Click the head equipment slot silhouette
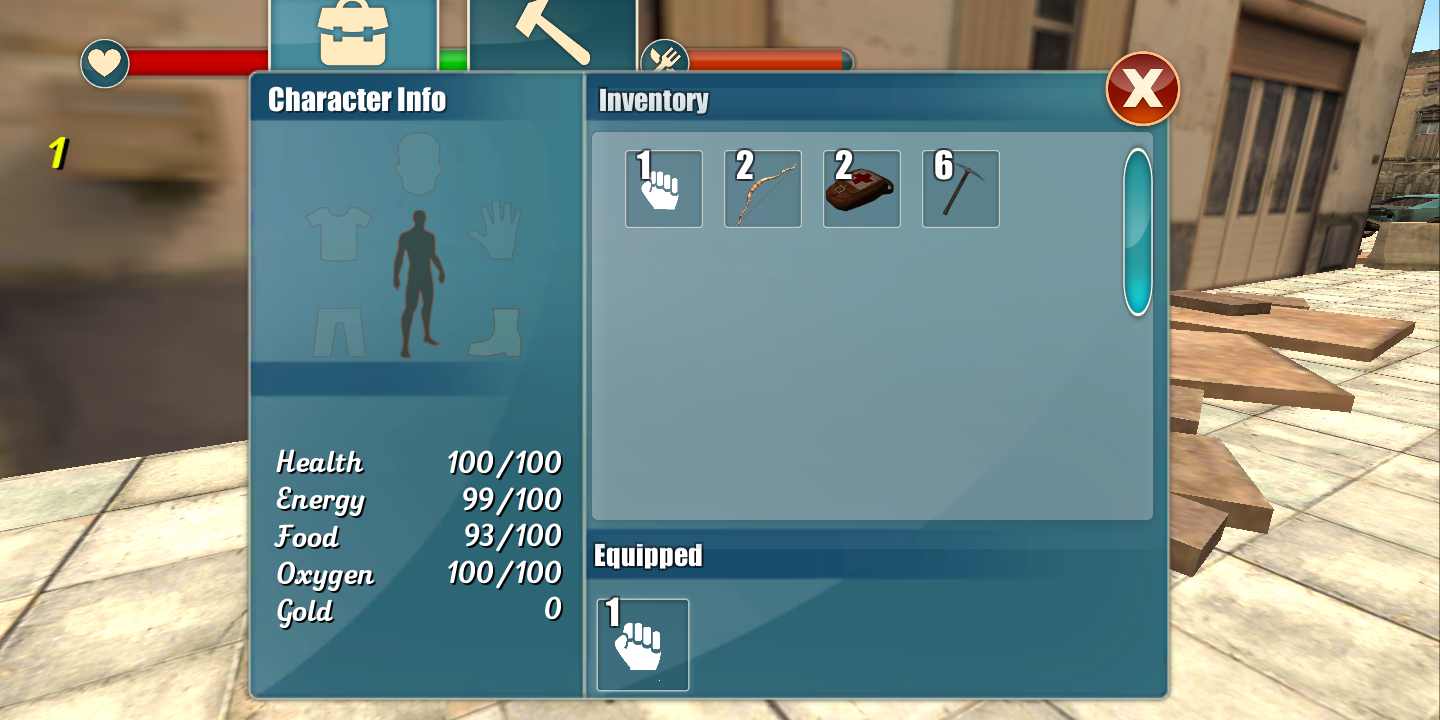Screen dimensions: 1440x720 [417, 165]
